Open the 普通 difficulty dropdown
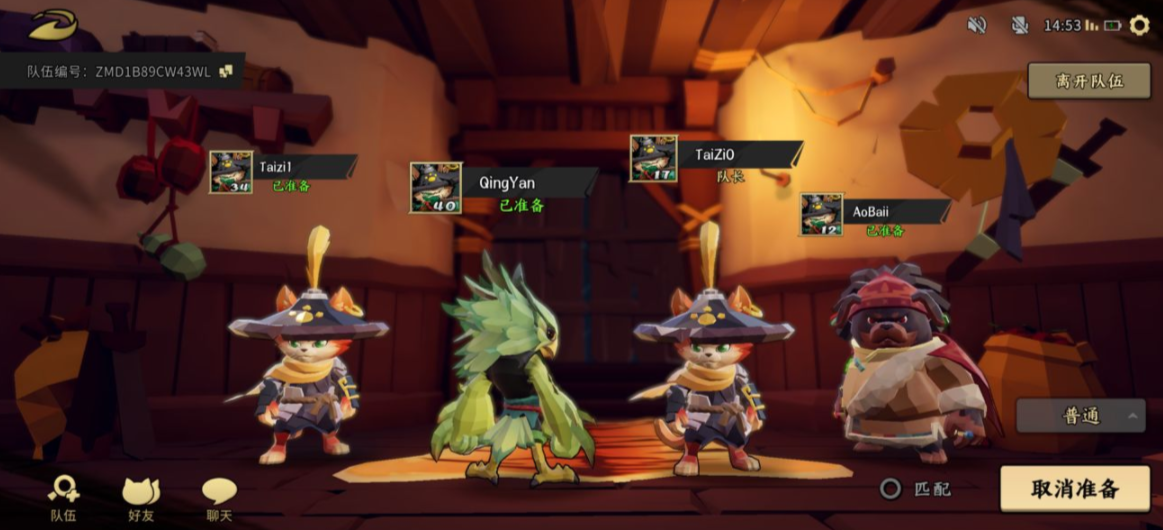Screen dimensions: 1163x530 [x=1080, y=415]
